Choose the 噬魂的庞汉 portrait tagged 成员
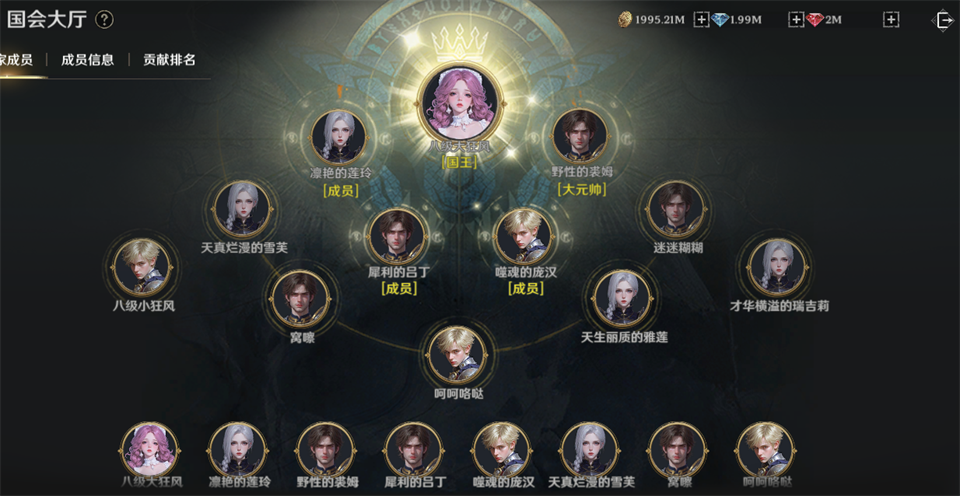 pos(524,236)
